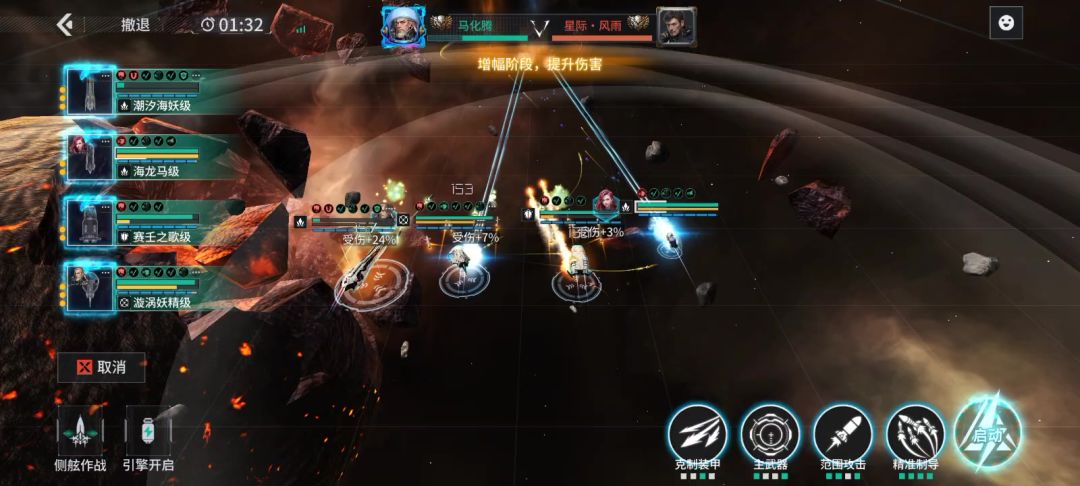Click the back arrow button
Viewport: 1080px width, 486px height.
tap(65, 24)
